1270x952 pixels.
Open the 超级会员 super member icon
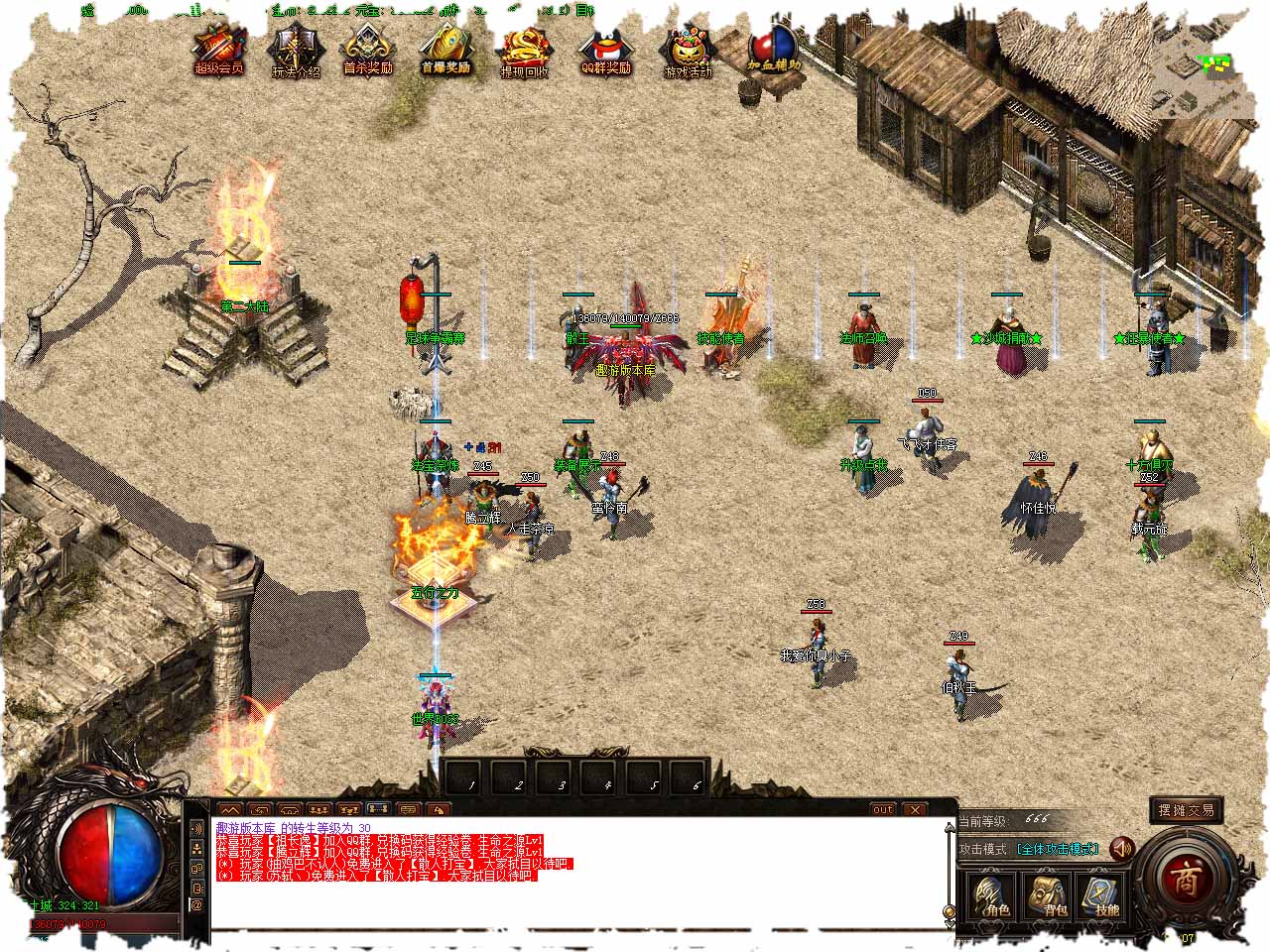(x=218, y=50)
